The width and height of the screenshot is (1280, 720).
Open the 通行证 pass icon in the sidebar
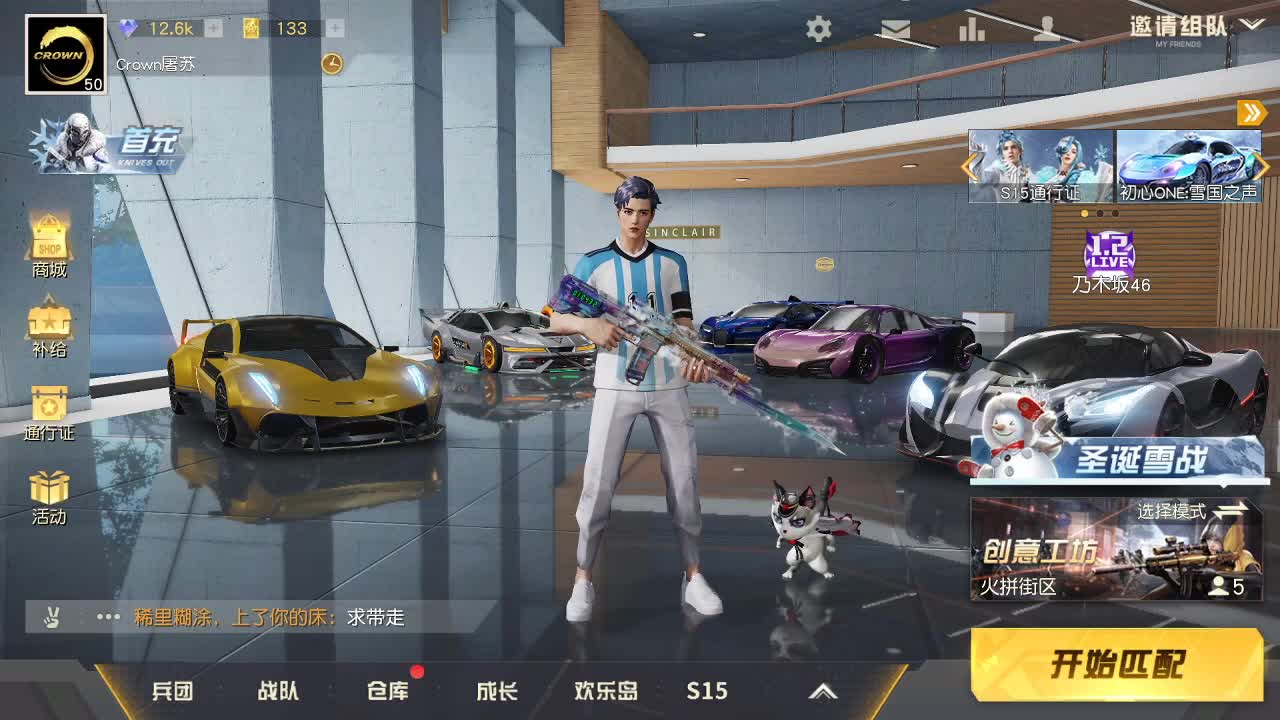47,412
